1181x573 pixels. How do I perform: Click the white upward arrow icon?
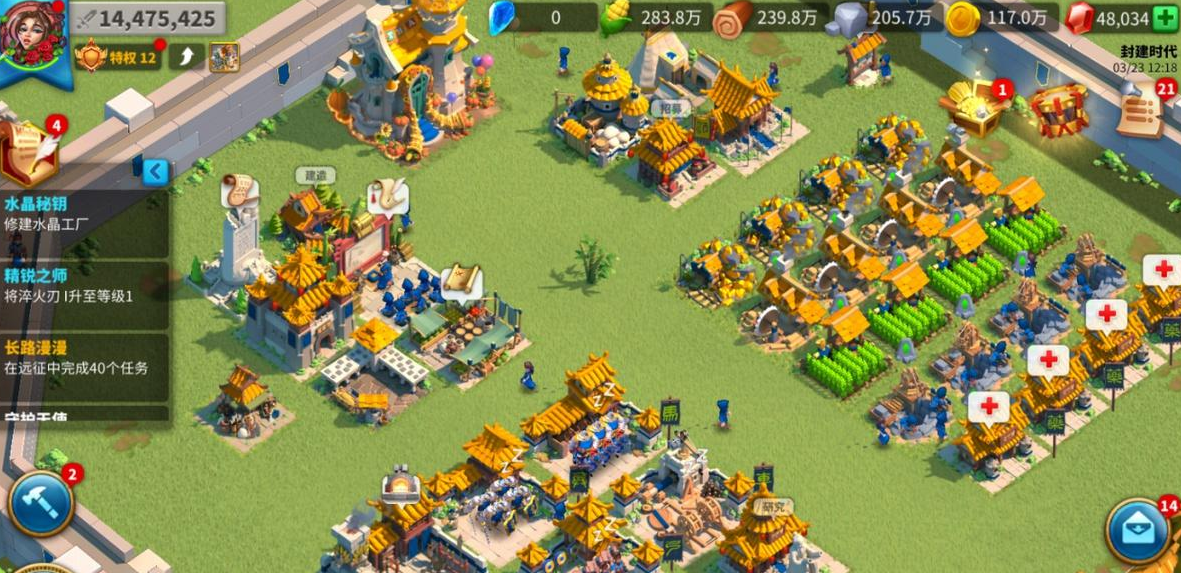(185, 57)
